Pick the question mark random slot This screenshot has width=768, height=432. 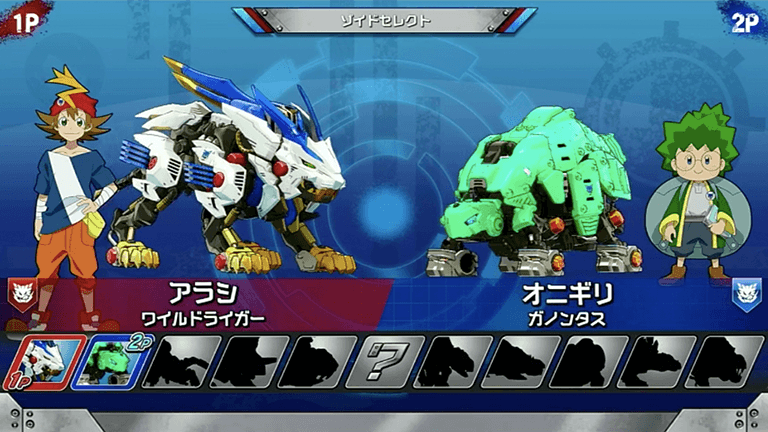[x=387, y=361]
